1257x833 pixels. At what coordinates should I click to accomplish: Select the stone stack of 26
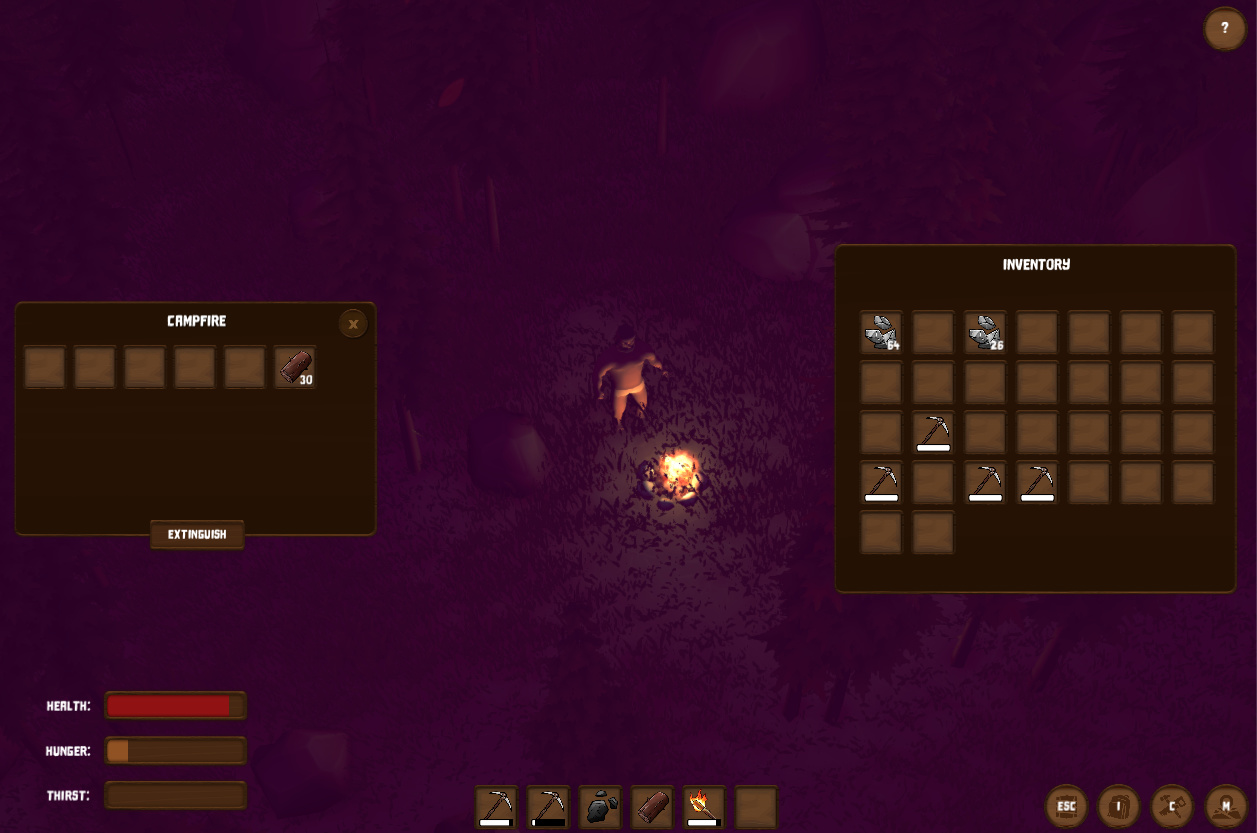(x=985, y=332)
